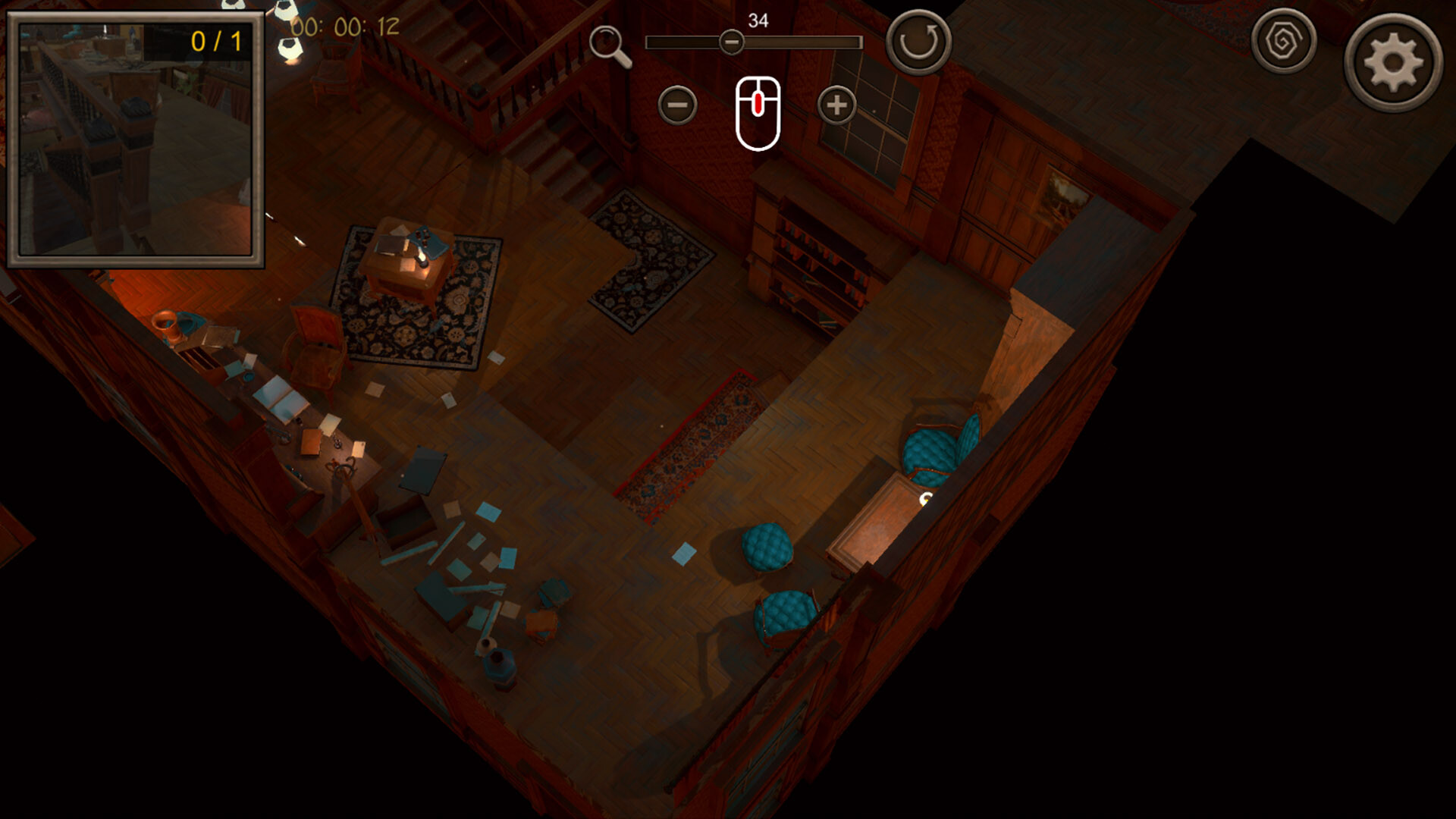1456x819 pixels.
Task: Click the camera rotation reset icon
Action: point(918,39)
